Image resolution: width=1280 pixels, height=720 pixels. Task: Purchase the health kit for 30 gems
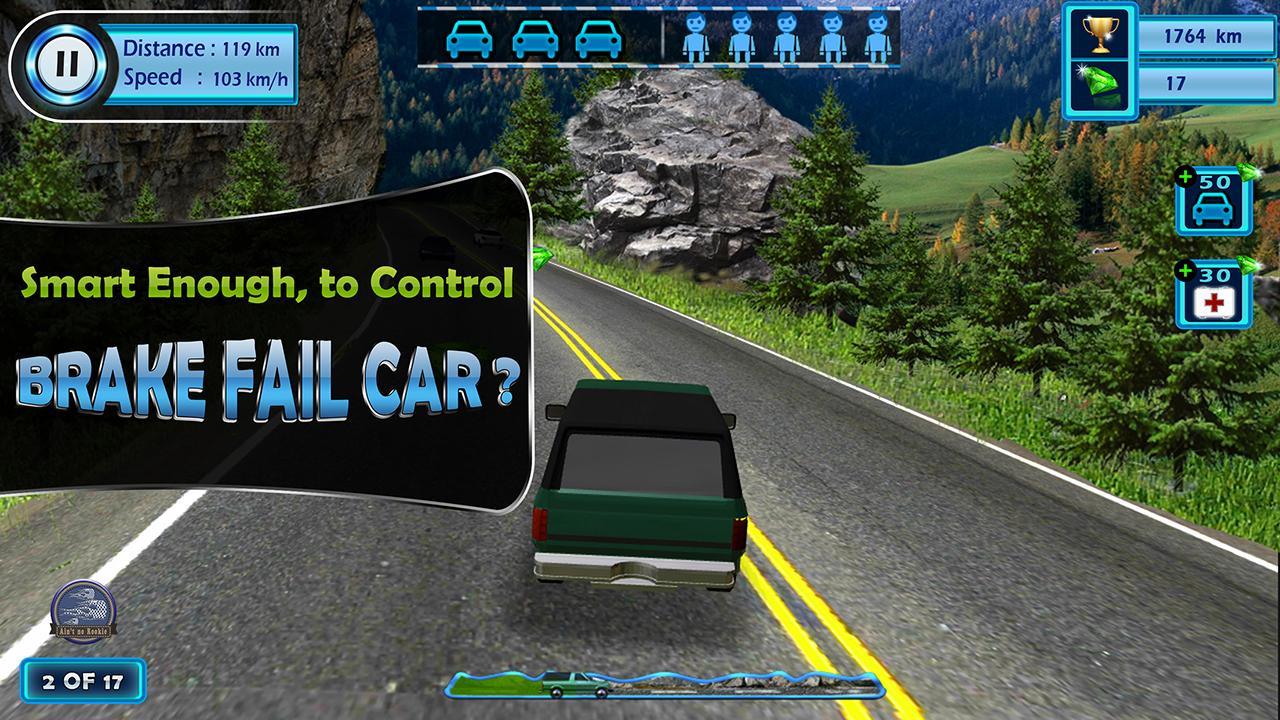pyautogui.click(x=1213, y=295)
